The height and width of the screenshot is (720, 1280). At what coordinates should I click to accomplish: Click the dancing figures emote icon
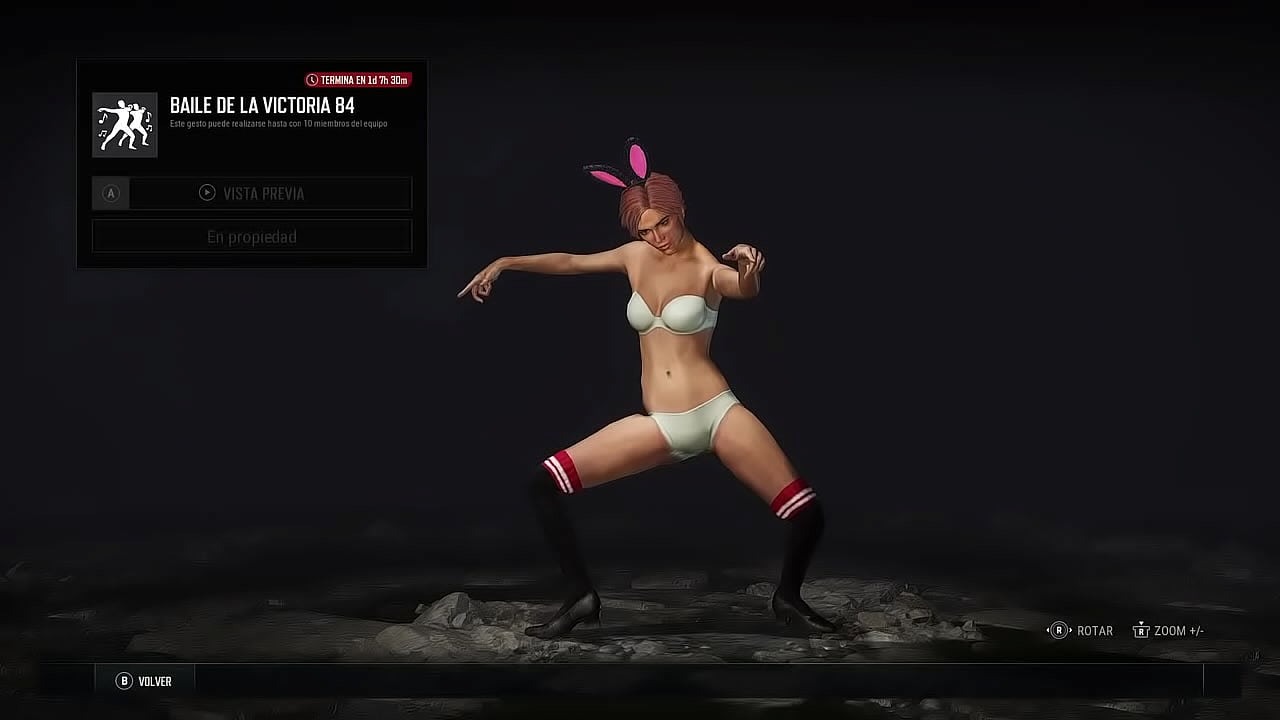pos(124,124)
